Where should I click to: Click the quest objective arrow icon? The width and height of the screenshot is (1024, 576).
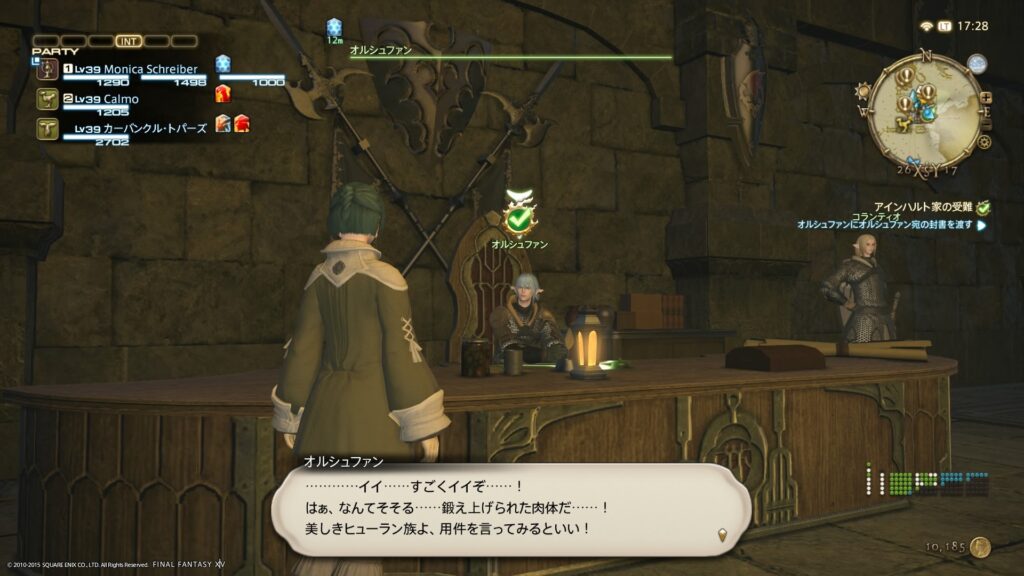point(981,226)
